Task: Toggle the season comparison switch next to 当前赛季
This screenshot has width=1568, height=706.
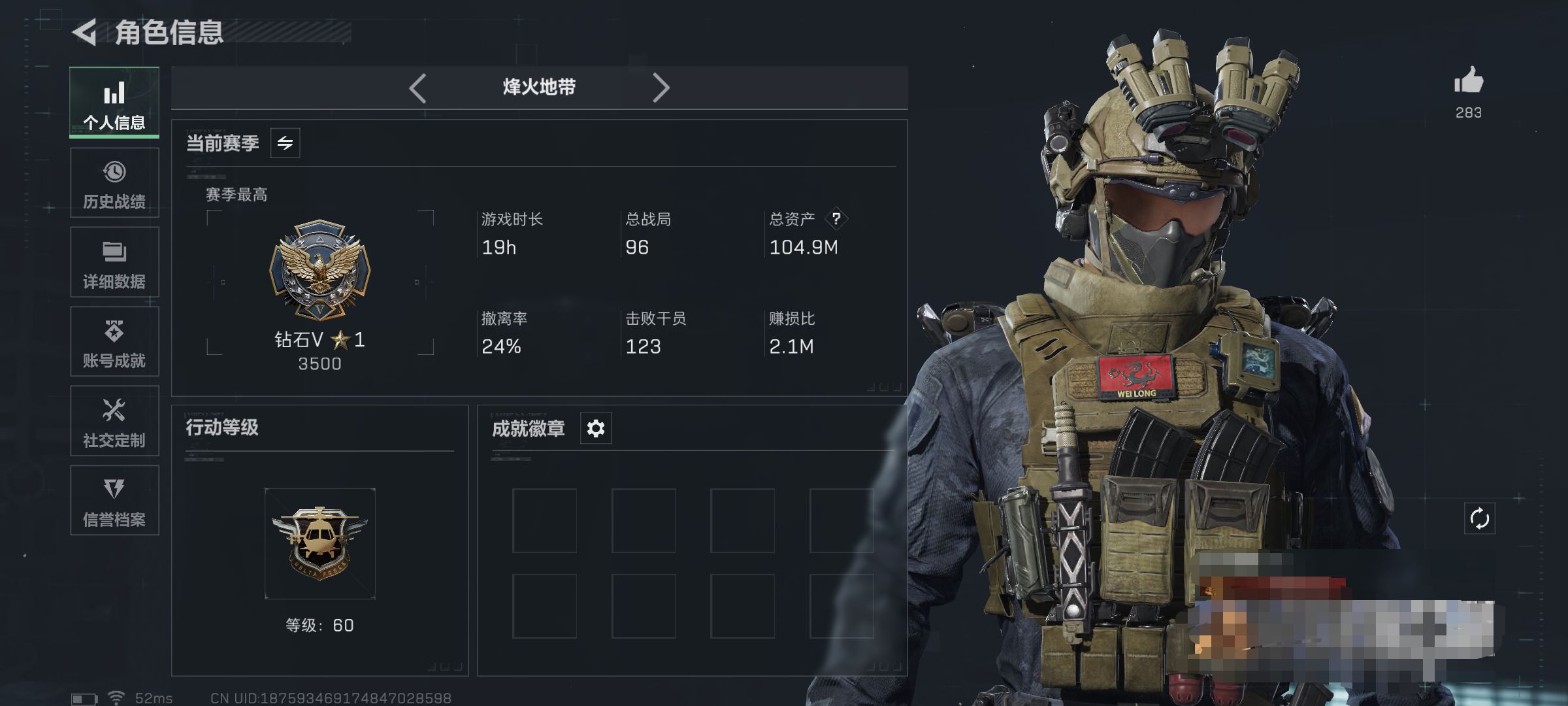Action: tap(286, 143)
